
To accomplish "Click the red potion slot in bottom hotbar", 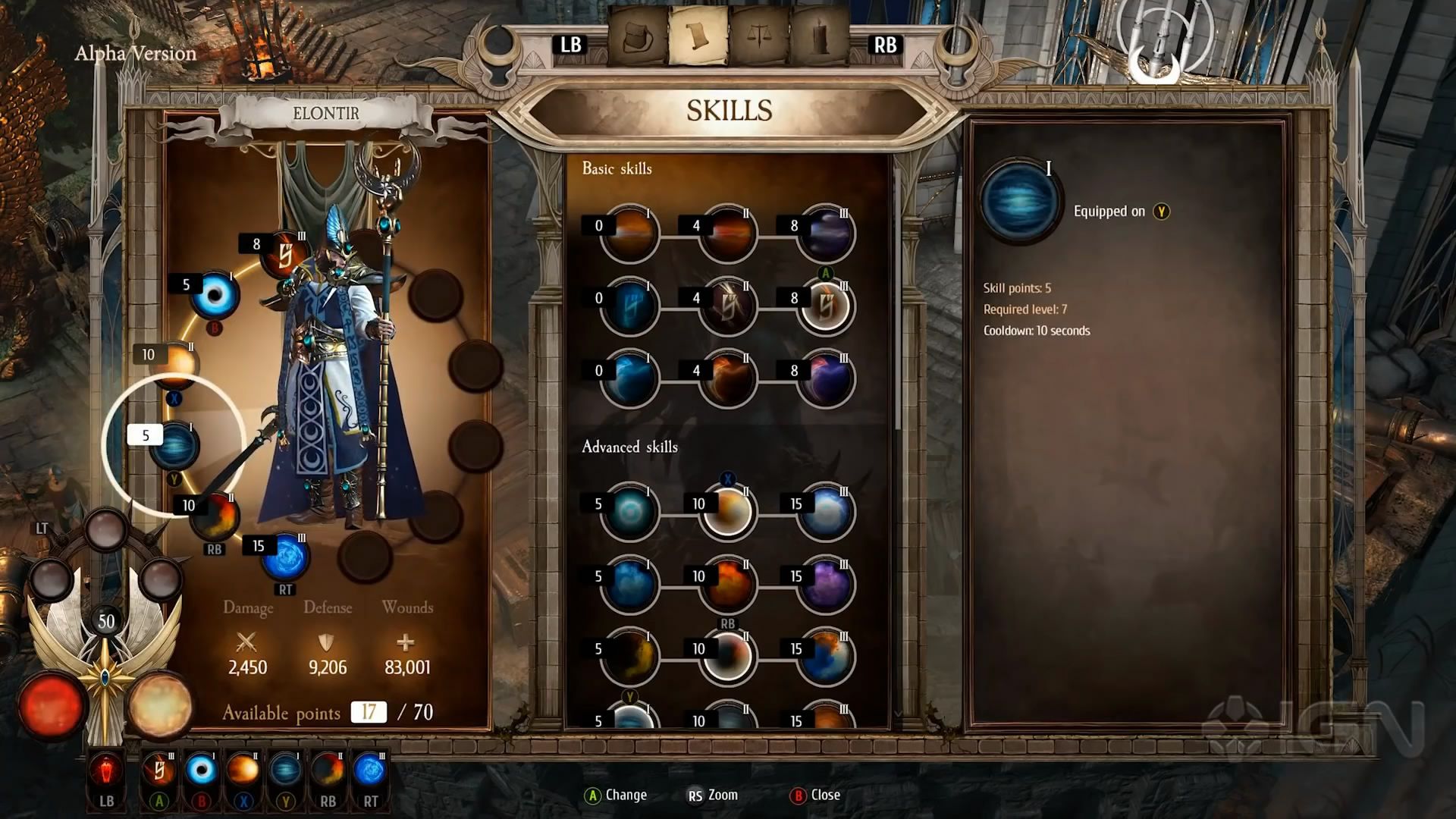I will coord(107,771).
